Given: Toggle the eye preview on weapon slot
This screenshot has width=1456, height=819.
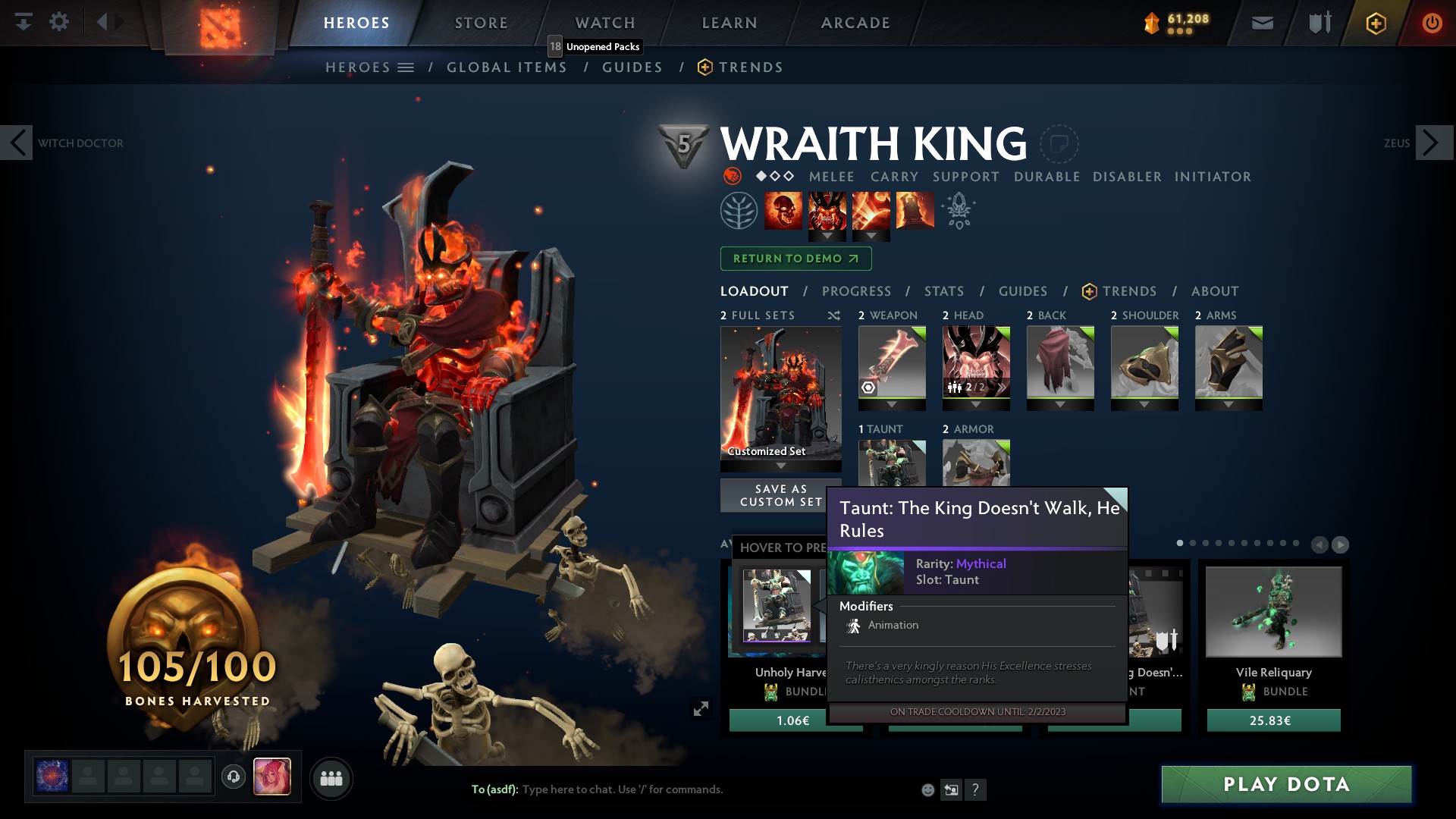Looking at the screenshot, I should tap(868, 388).
